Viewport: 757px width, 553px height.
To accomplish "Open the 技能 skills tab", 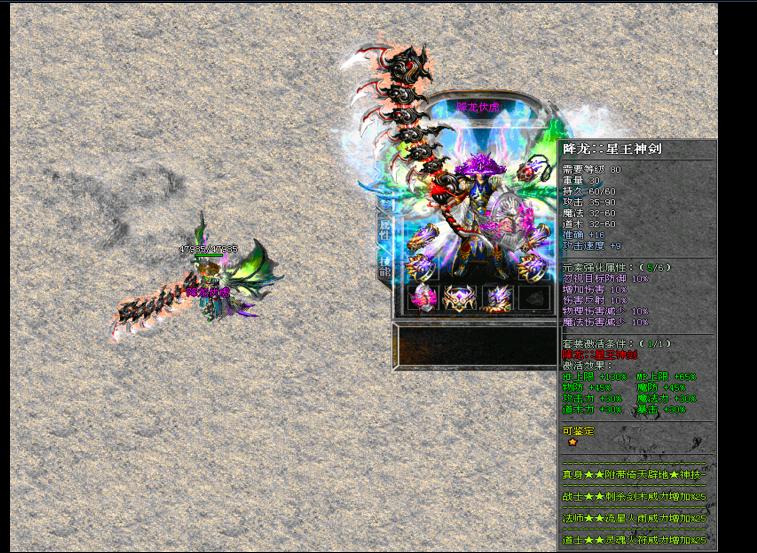I will [385, 268].
